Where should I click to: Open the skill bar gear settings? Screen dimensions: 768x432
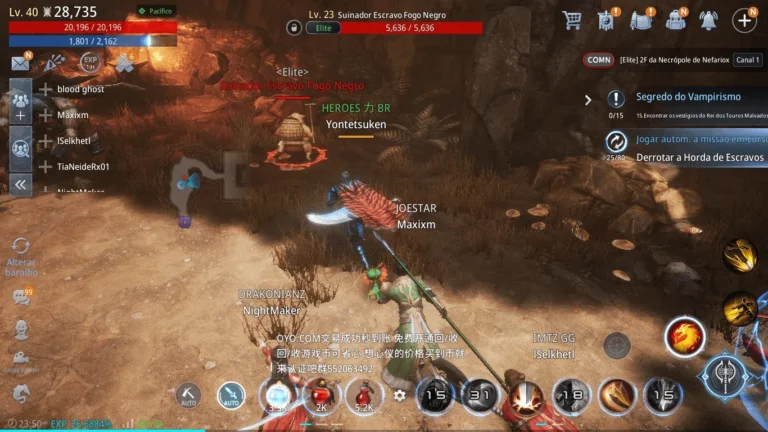[x=400, y=395]
